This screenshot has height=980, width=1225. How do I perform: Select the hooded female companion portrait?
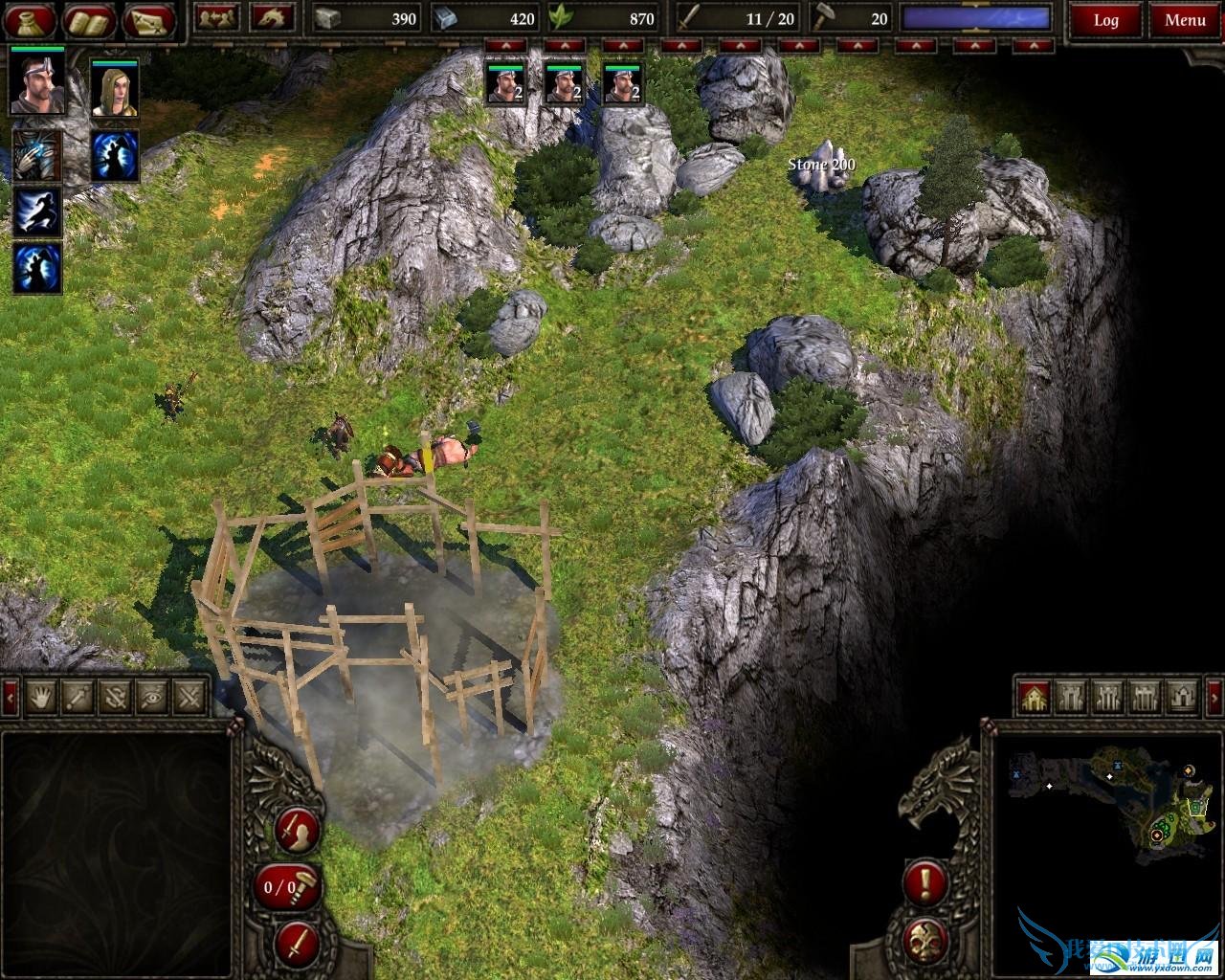(115, 90)
